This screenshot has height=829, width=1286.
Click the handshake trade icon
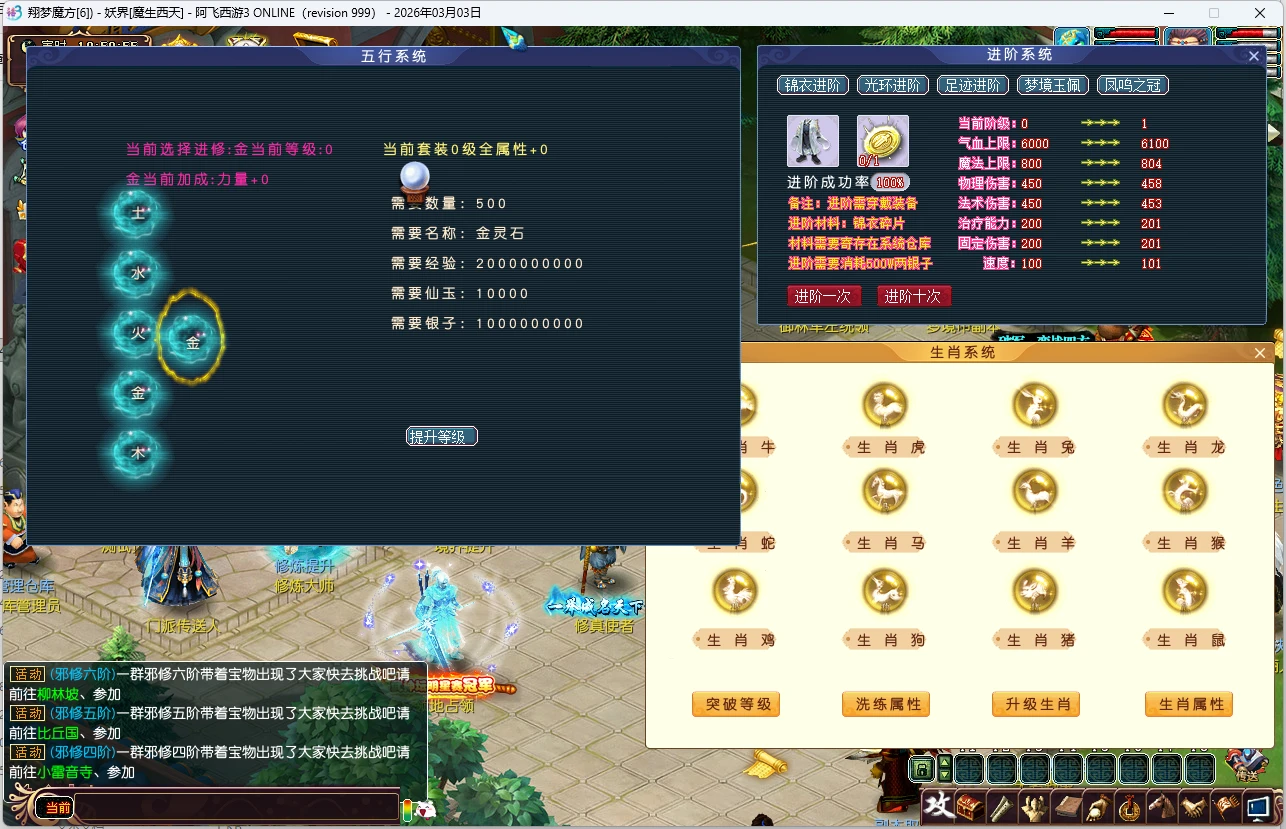pyautogui.click(x=1193, y=807)
